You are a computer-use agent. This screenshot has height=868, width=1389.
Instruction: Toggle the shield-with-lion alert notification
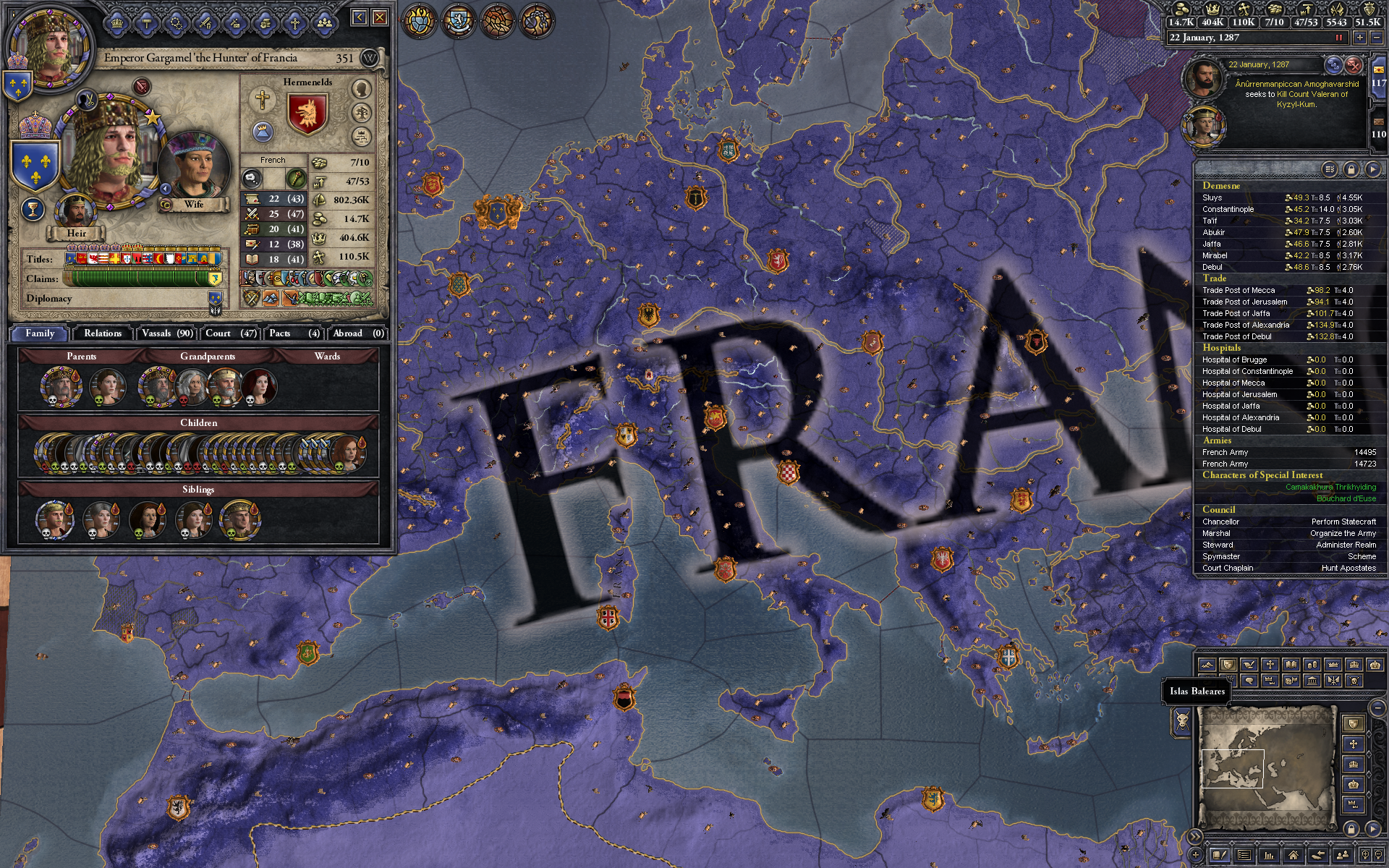point(458,22)
